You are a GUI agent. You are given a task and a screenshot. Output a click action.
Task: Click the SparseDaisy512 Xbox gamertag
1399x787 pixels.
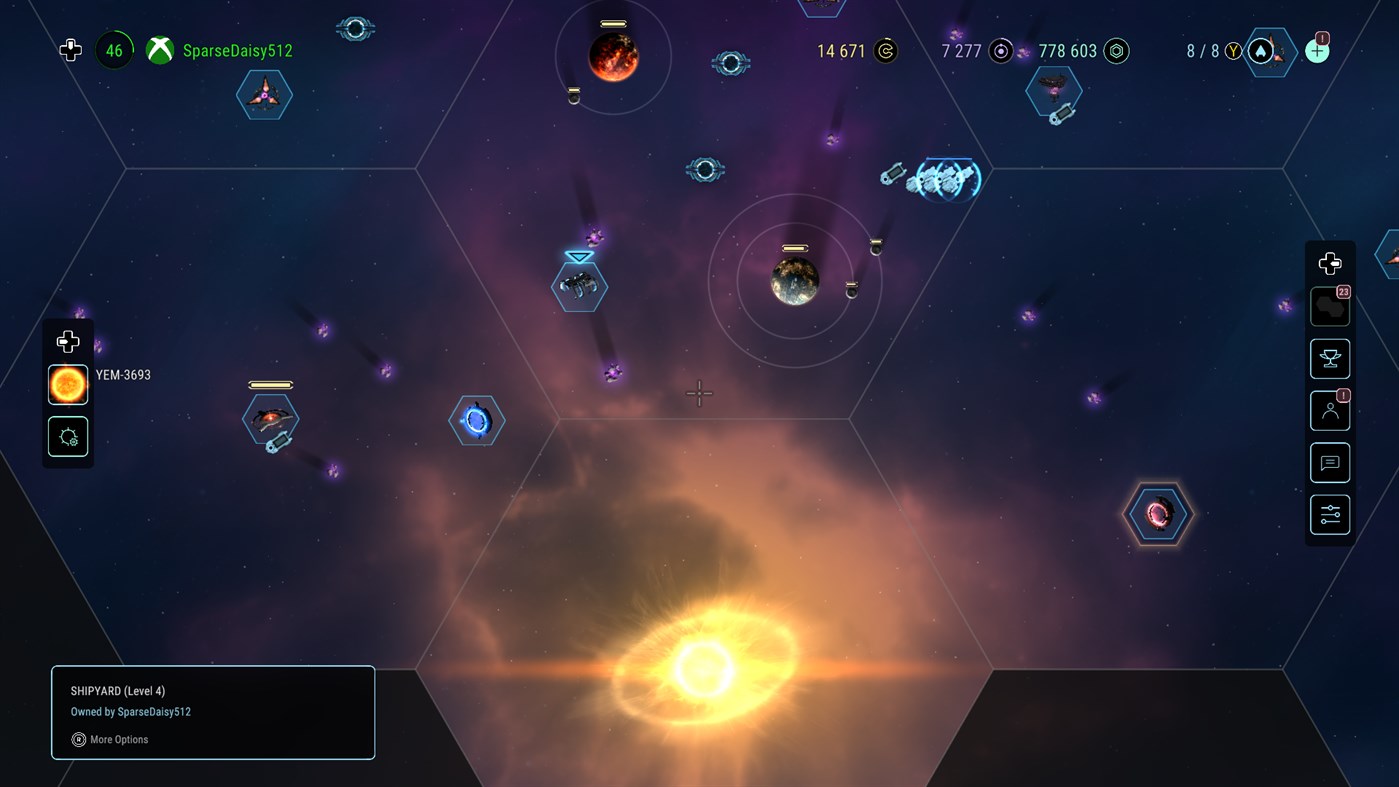tap(238, 49)
